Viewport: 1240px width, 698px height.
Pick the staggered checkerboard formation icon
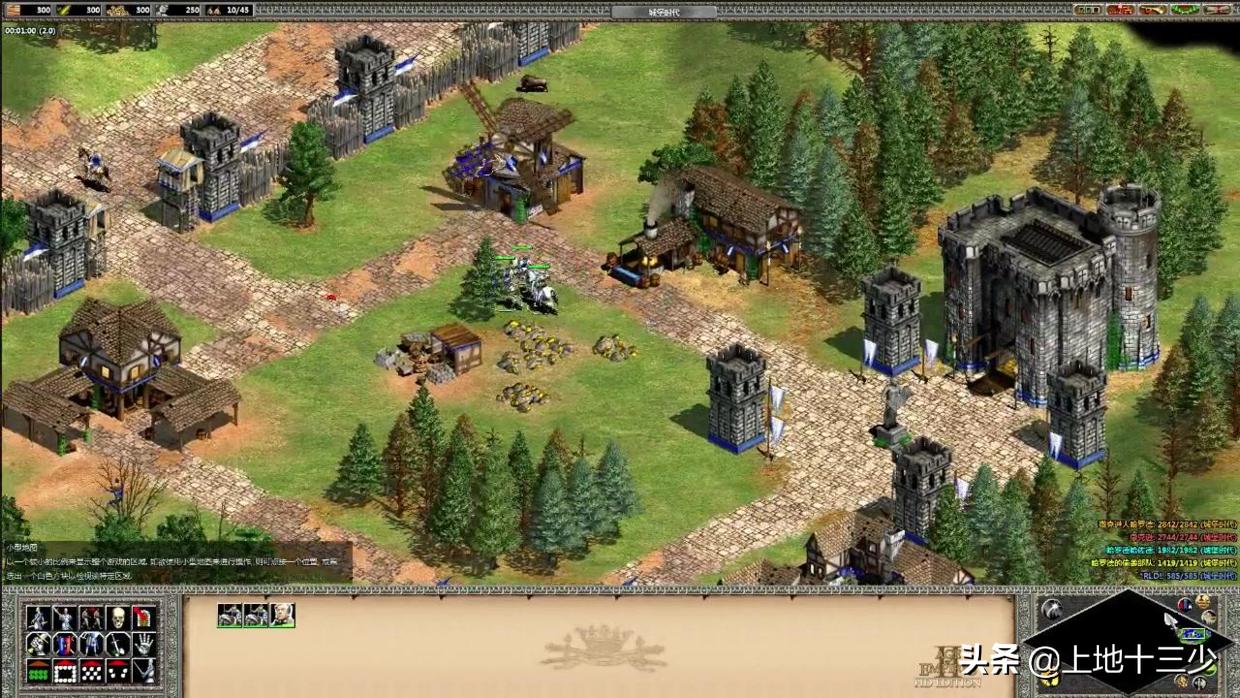click(91, 671)
